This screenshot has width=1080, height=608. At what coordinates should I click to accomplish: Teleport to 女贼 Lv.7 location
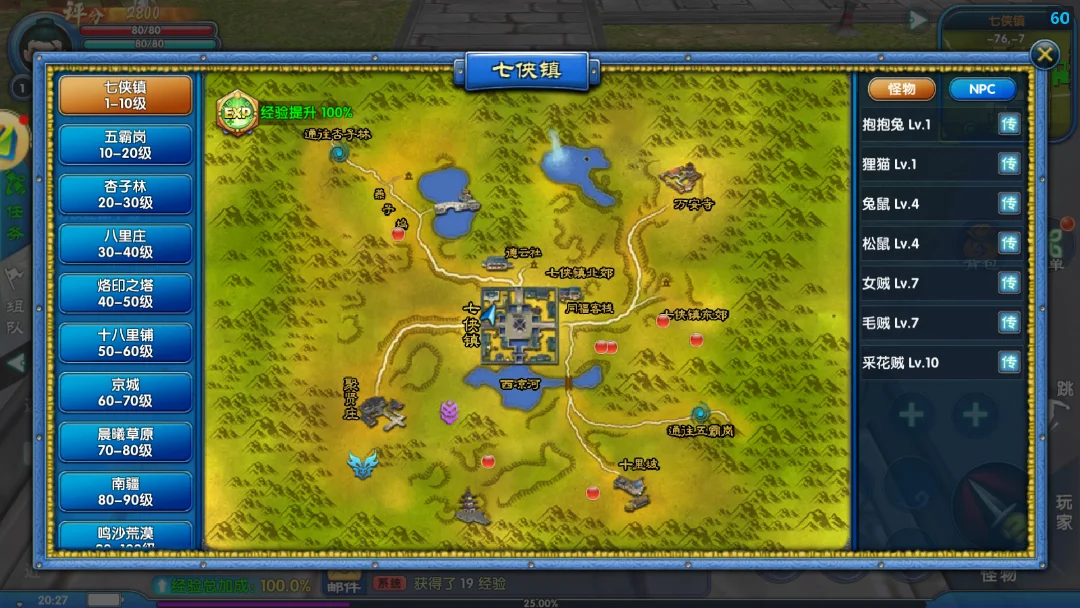[1009, 283]
